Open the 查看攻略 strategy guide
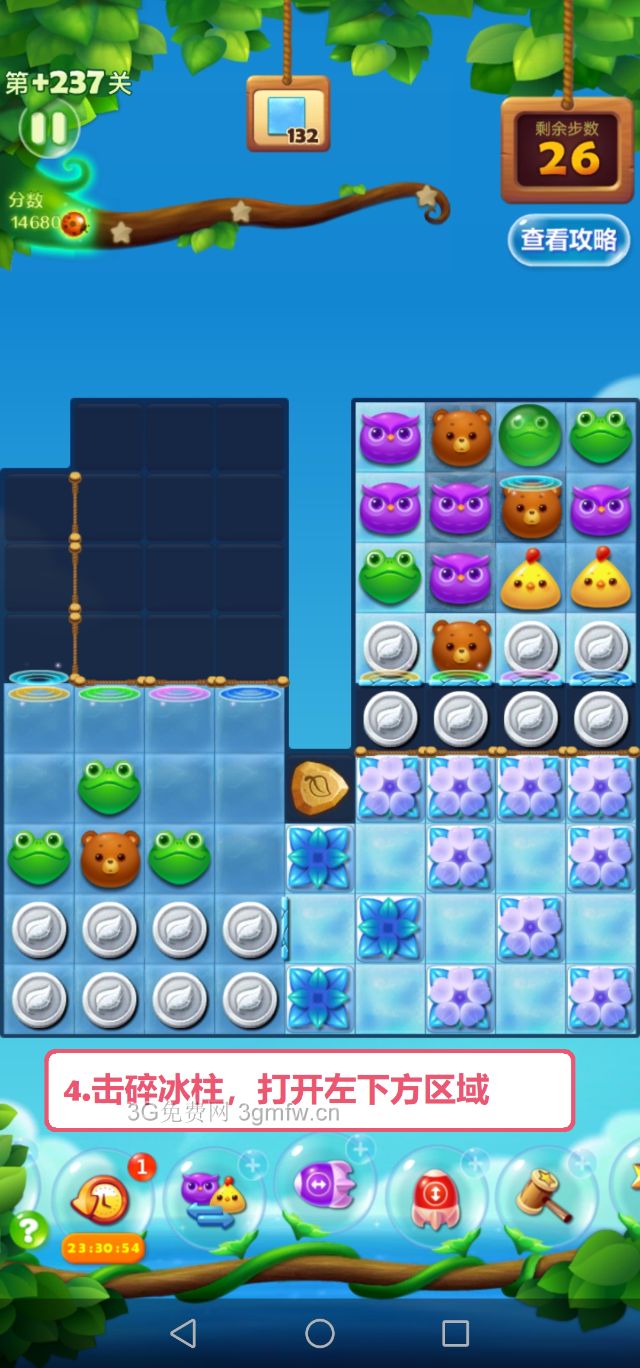The image size is (640, 1368). pyautogui.click(x=568, y=240)
